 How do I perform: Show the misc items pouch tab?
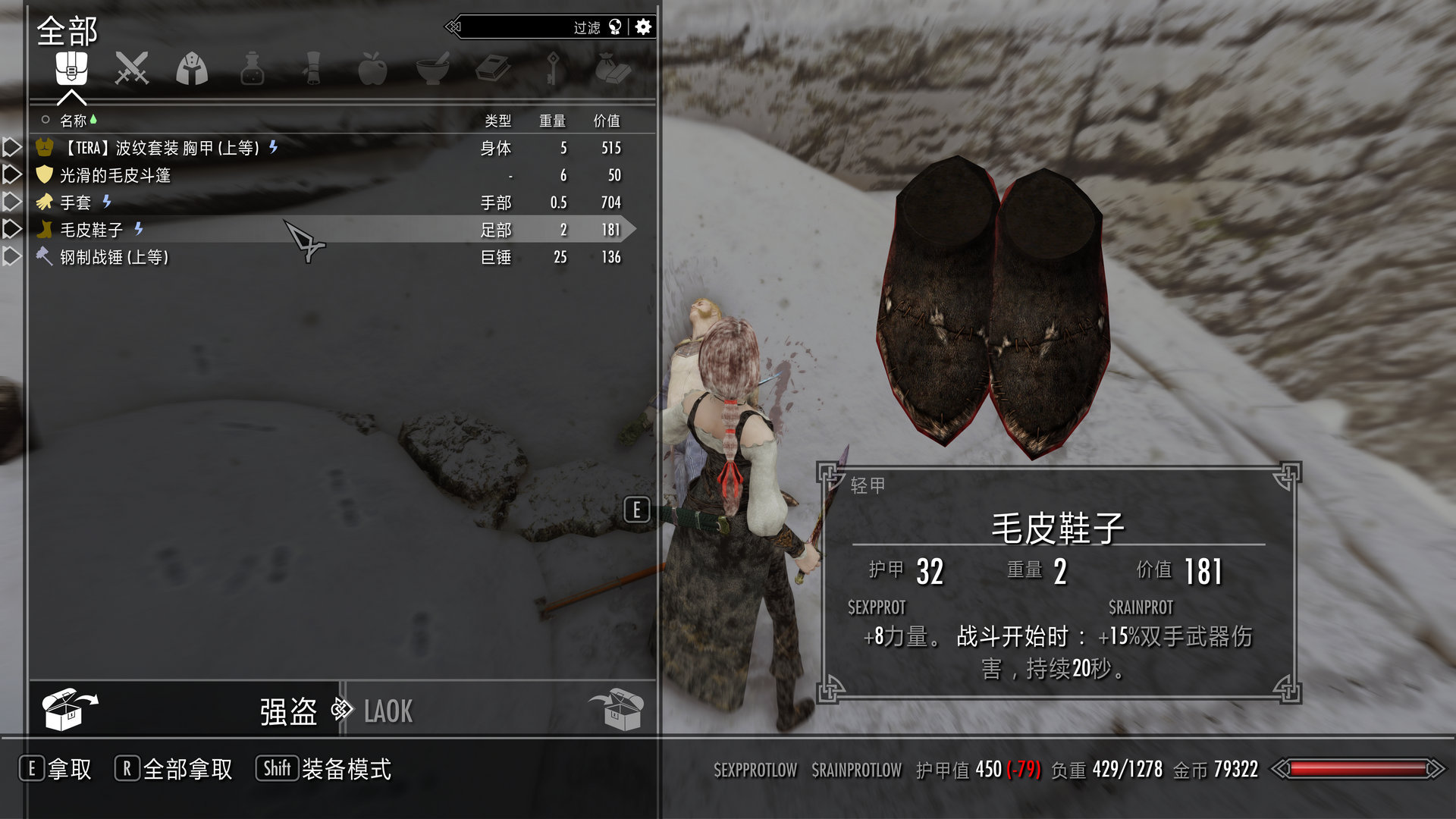pos(613,69)
